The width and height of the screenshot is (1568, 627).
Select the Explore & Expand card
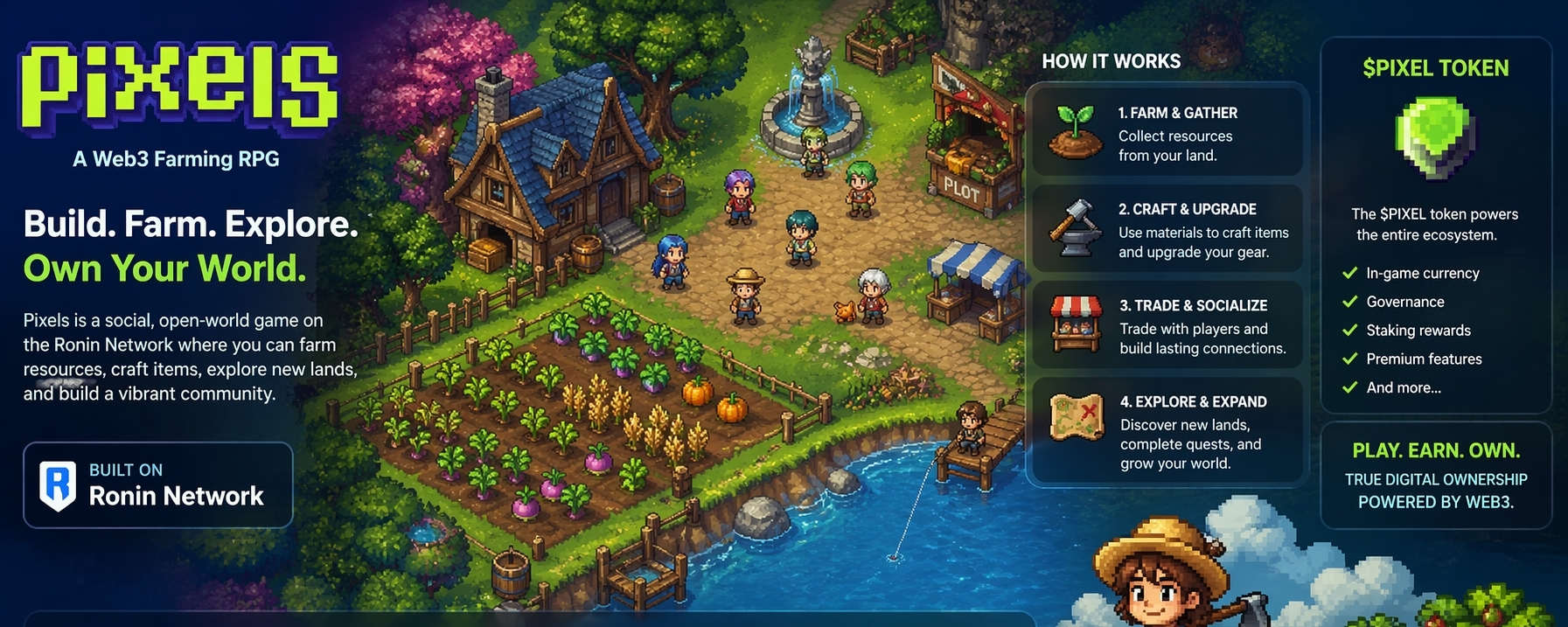pyautogui.click(x=1167, y=432)
